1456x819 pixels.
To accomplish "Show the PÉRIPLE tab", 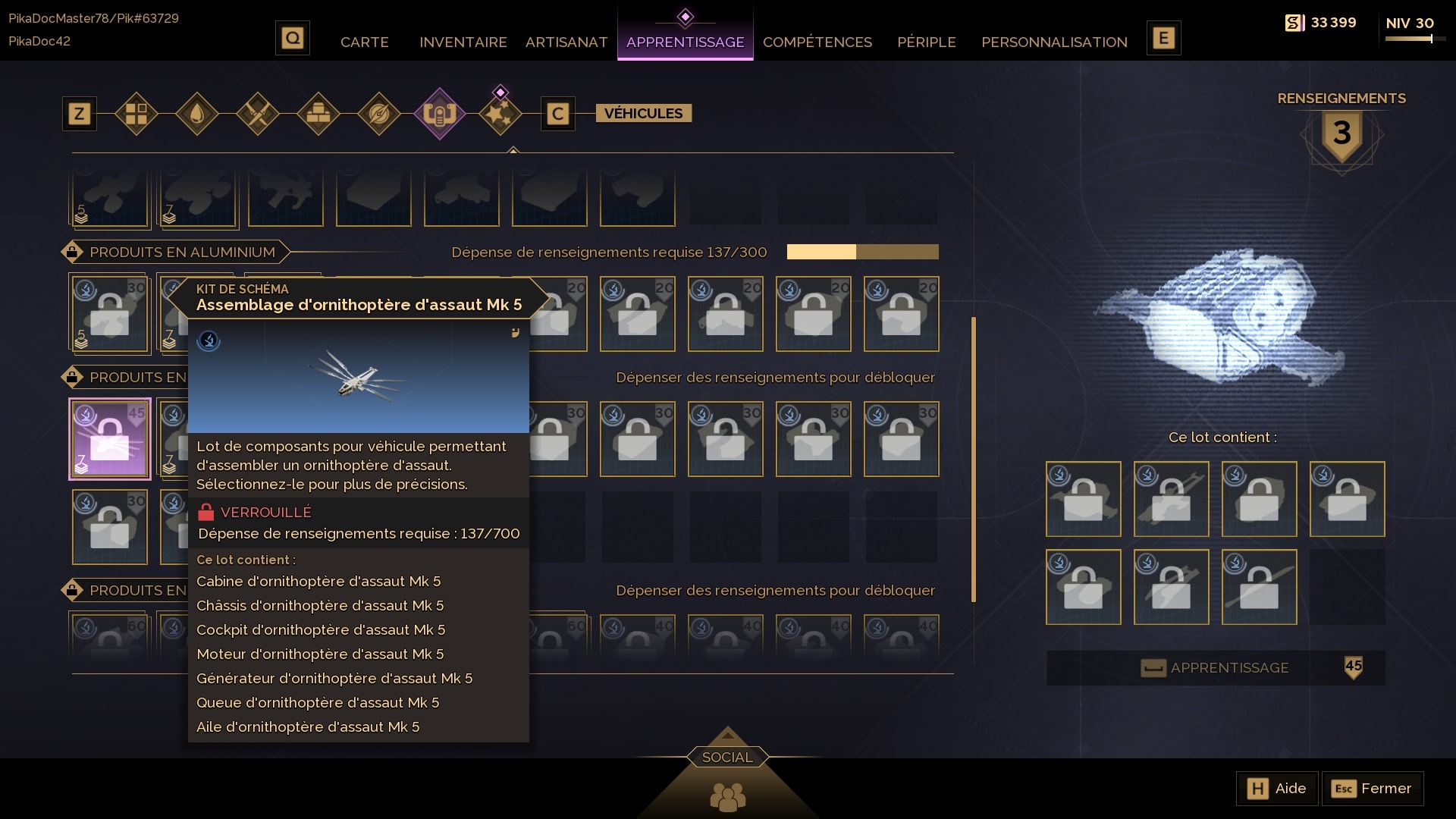I will pyautogui.click(x=926, y=42).
